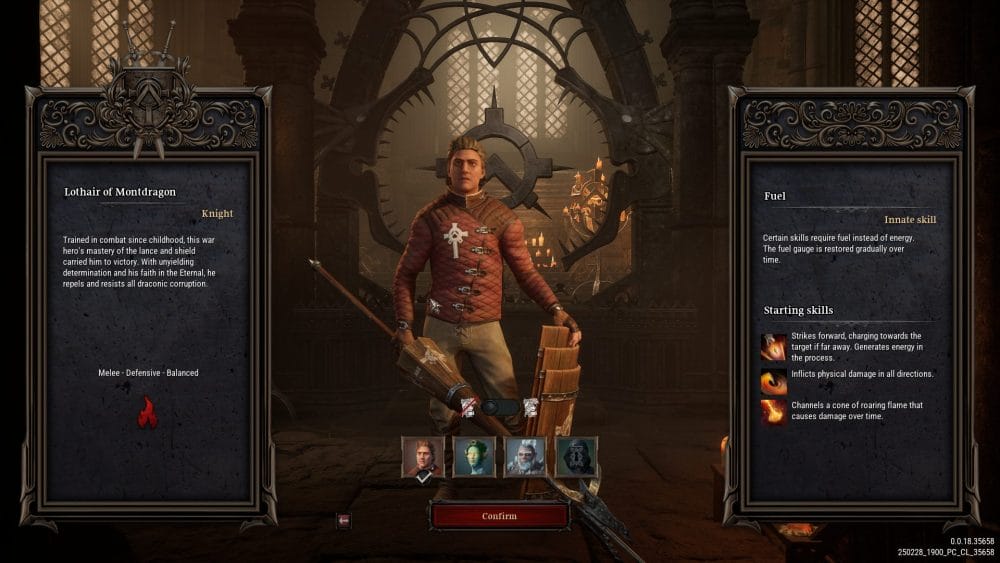Select the dark armored helmet character portrait
This screenshot has width=1000, height=563.
point(576,456)
